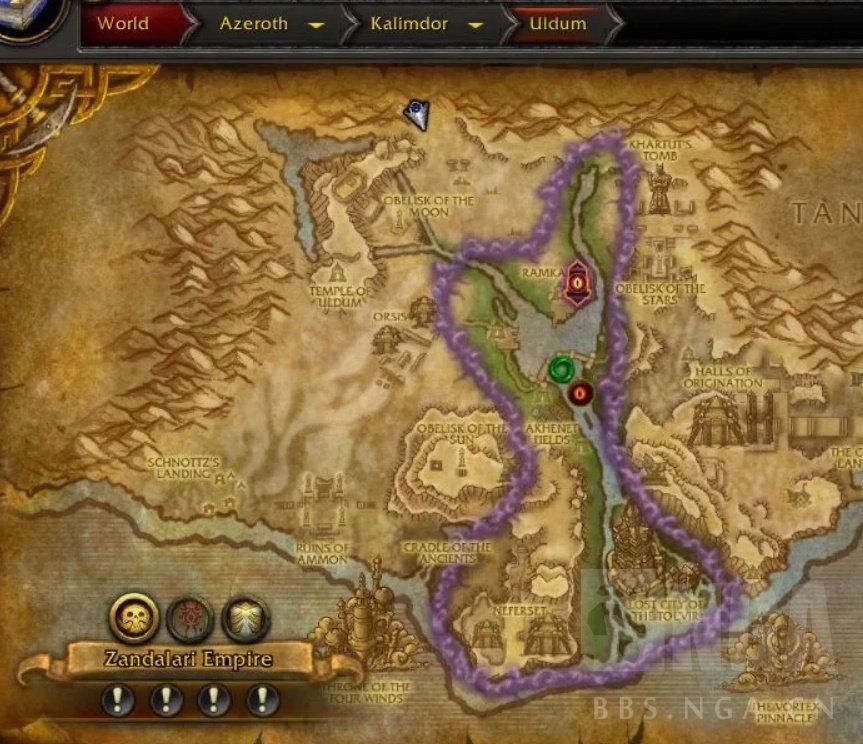This screenshot has height=744, width=863.
Task: Open the dropdown arrow beside Azeroth
Action: point(316,24)
